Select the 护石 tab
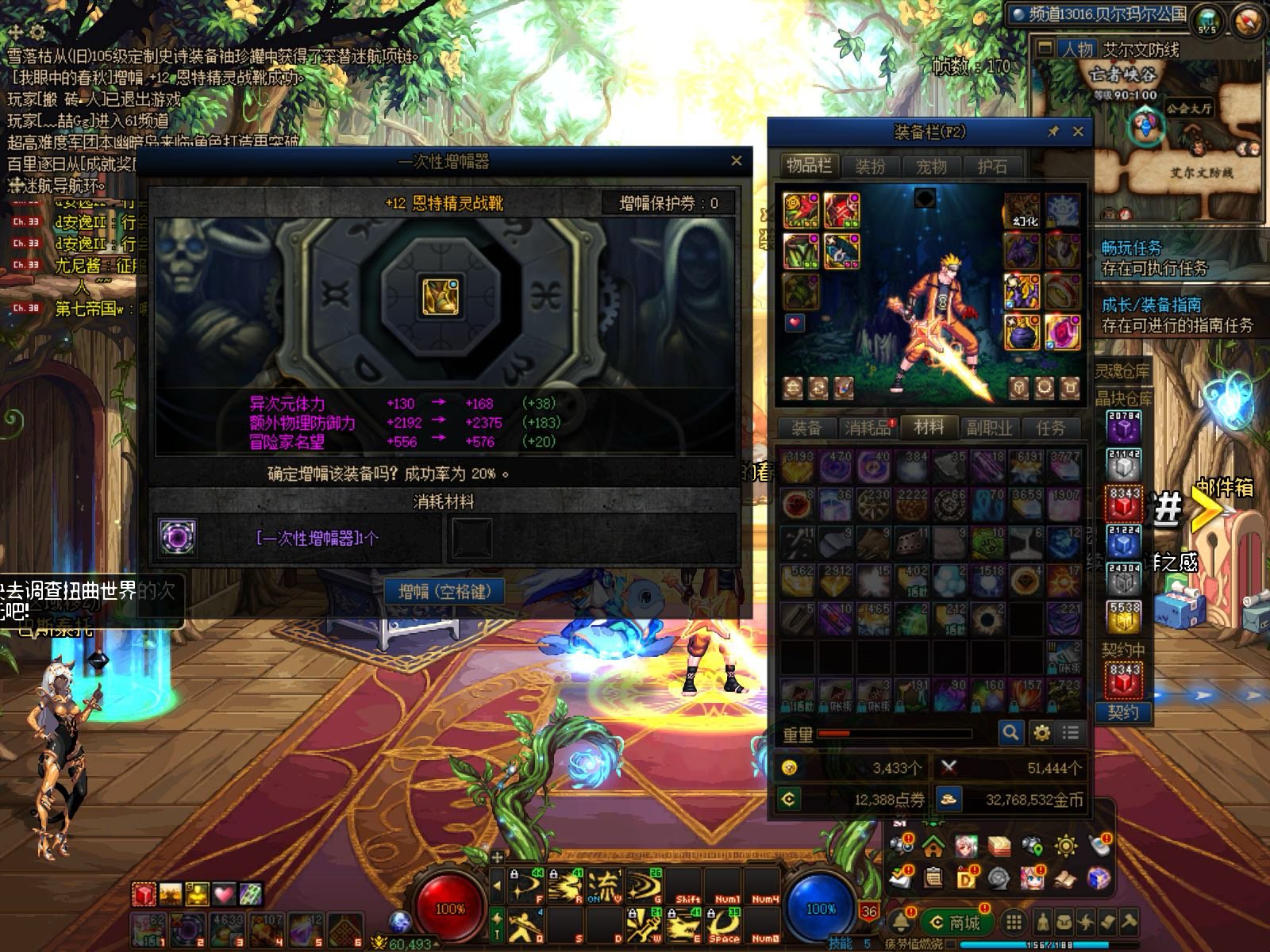 pyautogui.click(x=991, y=167)
